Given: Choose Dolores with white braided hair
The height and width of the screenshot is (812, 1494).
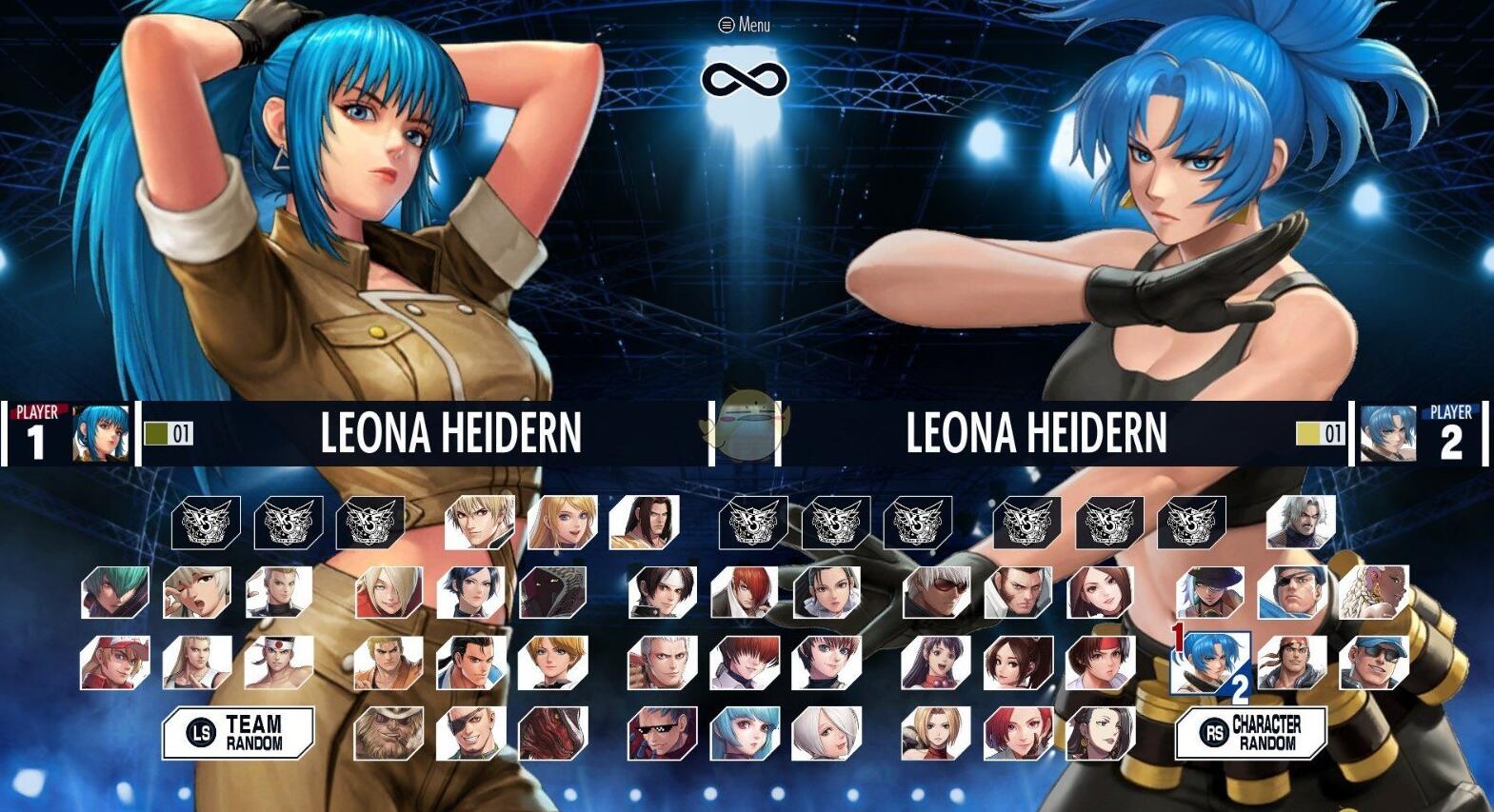Looking at the screenshot, I should click(x=1374, y=592).
